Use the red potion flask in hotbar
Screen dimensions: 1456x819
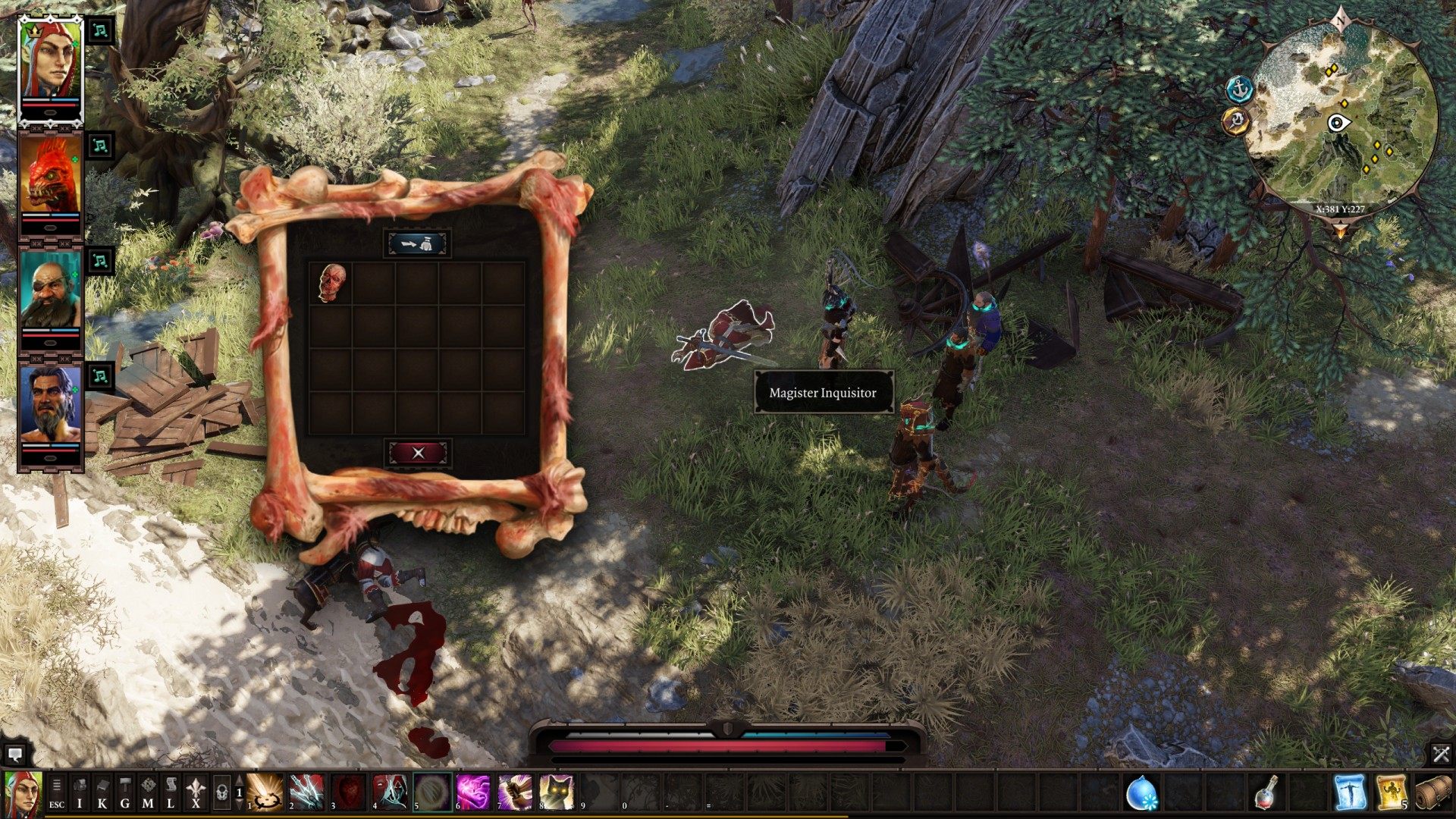[x=1266, y=792]
